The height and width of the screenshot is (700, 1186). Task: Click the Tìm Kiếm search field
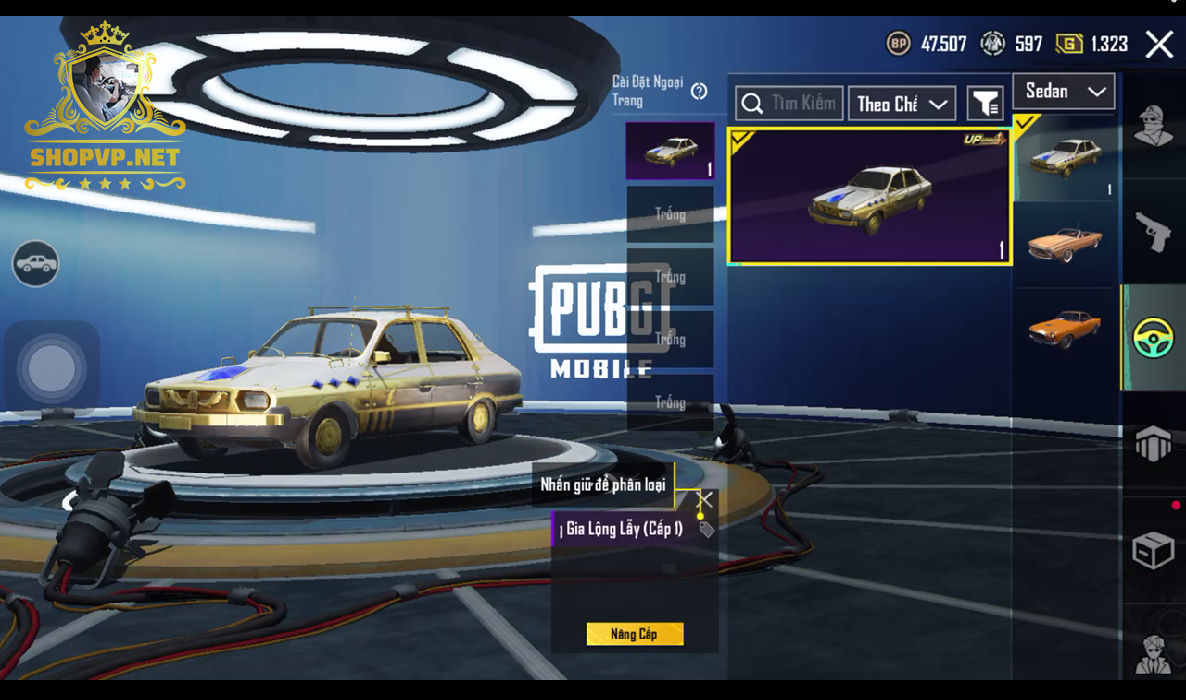pos(789,103)
